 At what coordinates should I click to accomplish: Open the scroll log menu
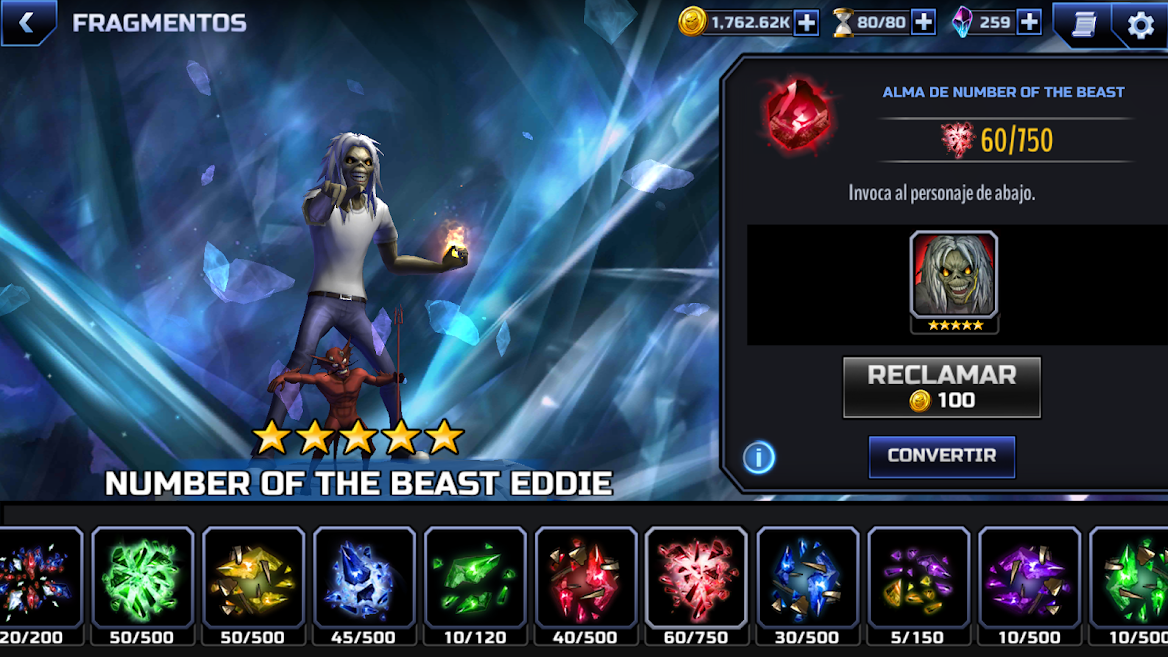click(x=1083, y=24)
